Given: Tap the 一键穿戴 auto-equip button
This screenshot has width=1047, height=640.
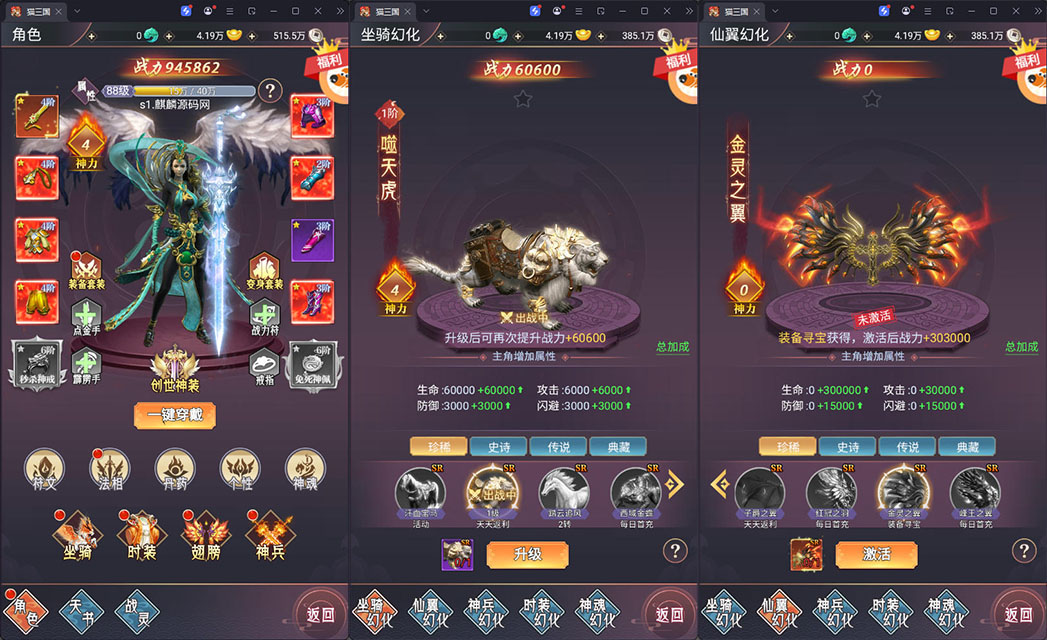Looking at the screenshot, I should pos(175,415).
